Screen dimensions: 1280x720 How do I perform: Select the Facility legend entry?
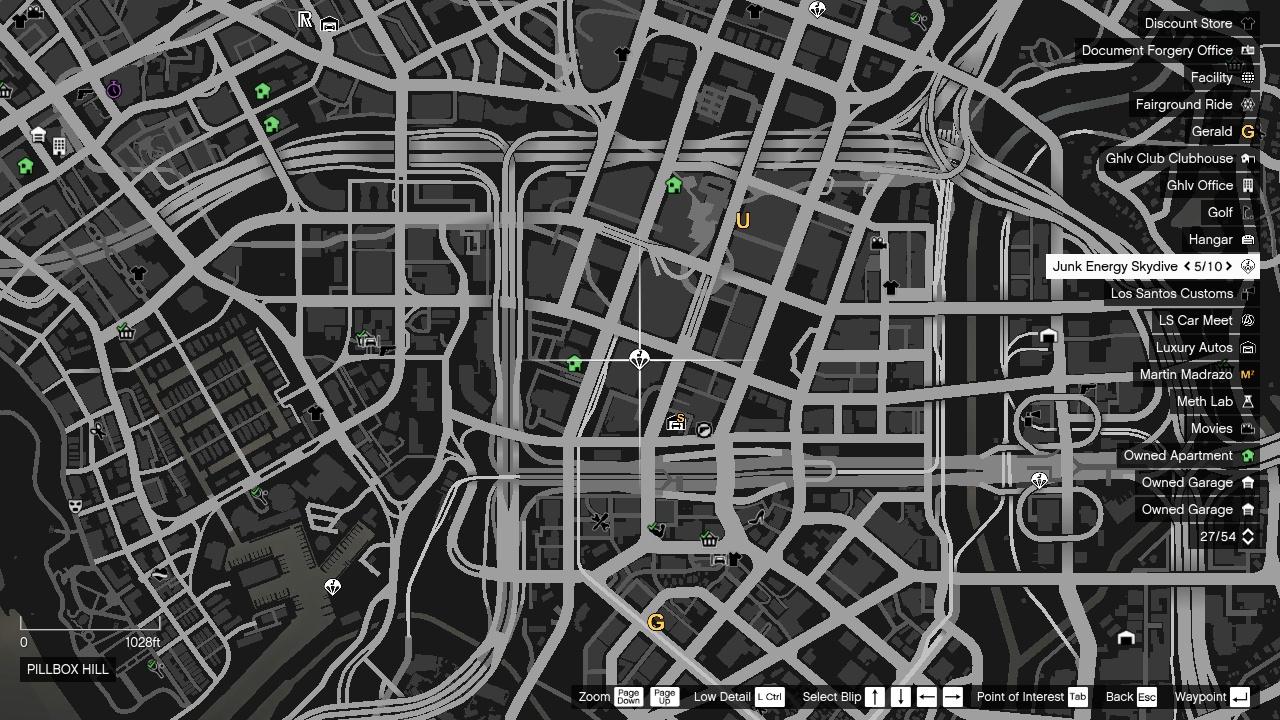pyautogui.click(x=1213, y=77)
